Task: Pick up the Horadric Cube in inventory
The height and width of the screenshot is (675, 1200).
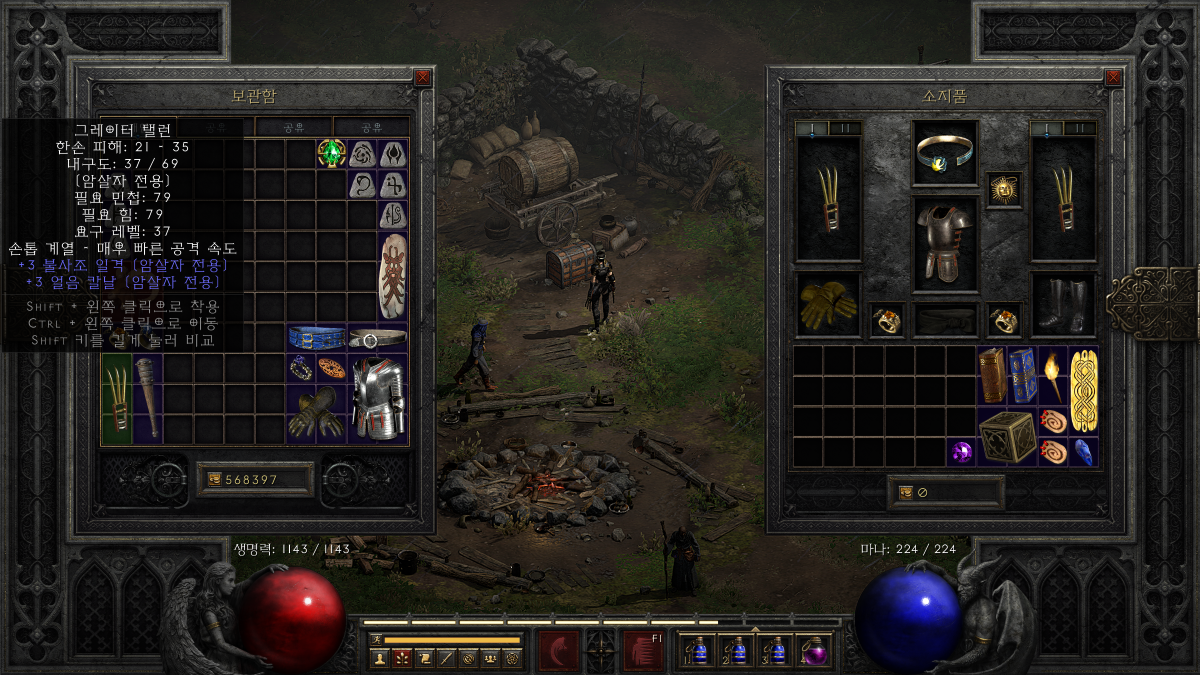Action: [x=1007, y=436]
